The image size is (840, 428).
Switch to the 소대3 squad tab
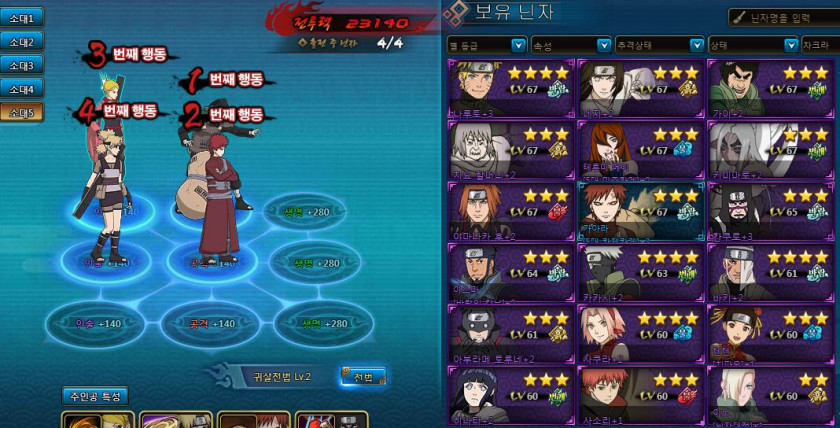pos(22,66)
